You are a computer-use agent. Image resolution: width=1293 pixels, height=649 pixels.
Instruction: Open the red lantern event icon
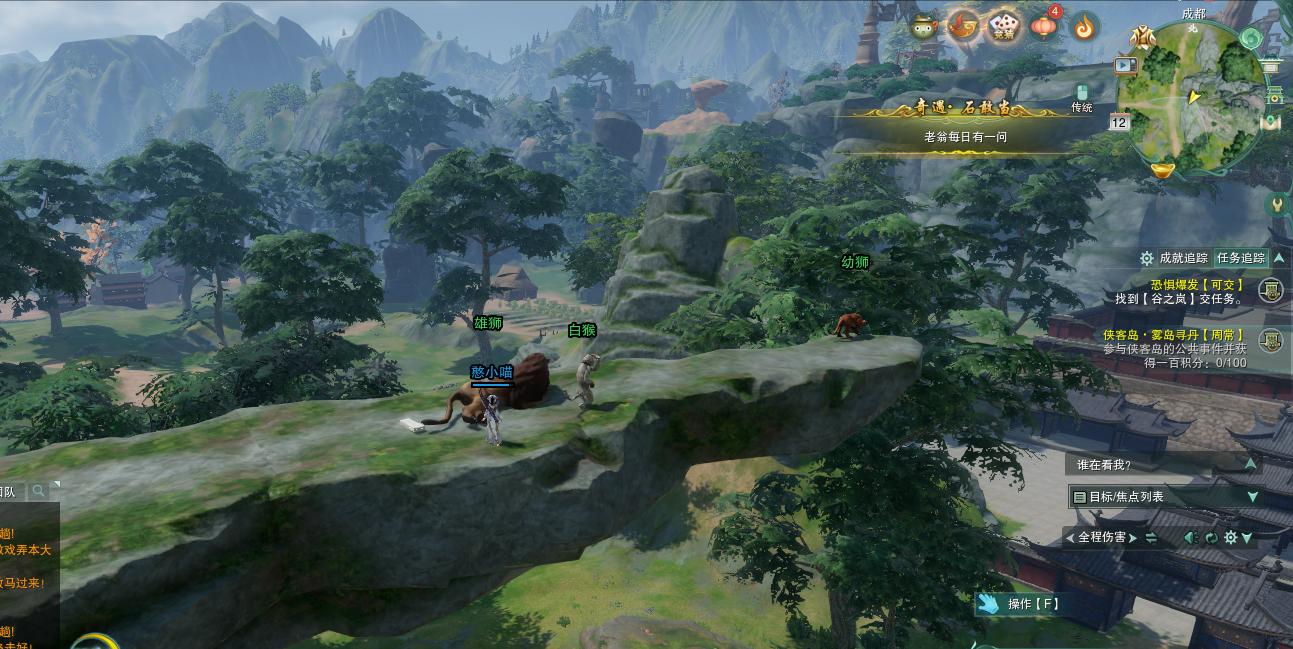coord(1044,27)
